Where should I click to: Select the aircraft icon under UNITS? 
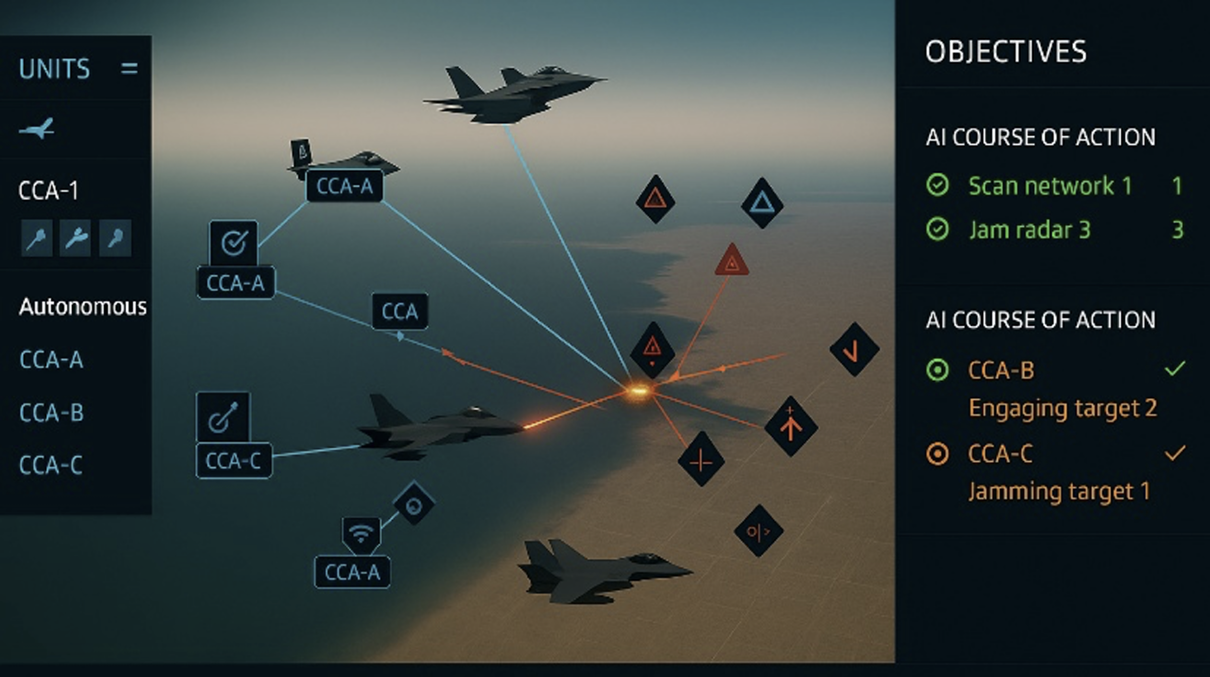click(37, 129)
